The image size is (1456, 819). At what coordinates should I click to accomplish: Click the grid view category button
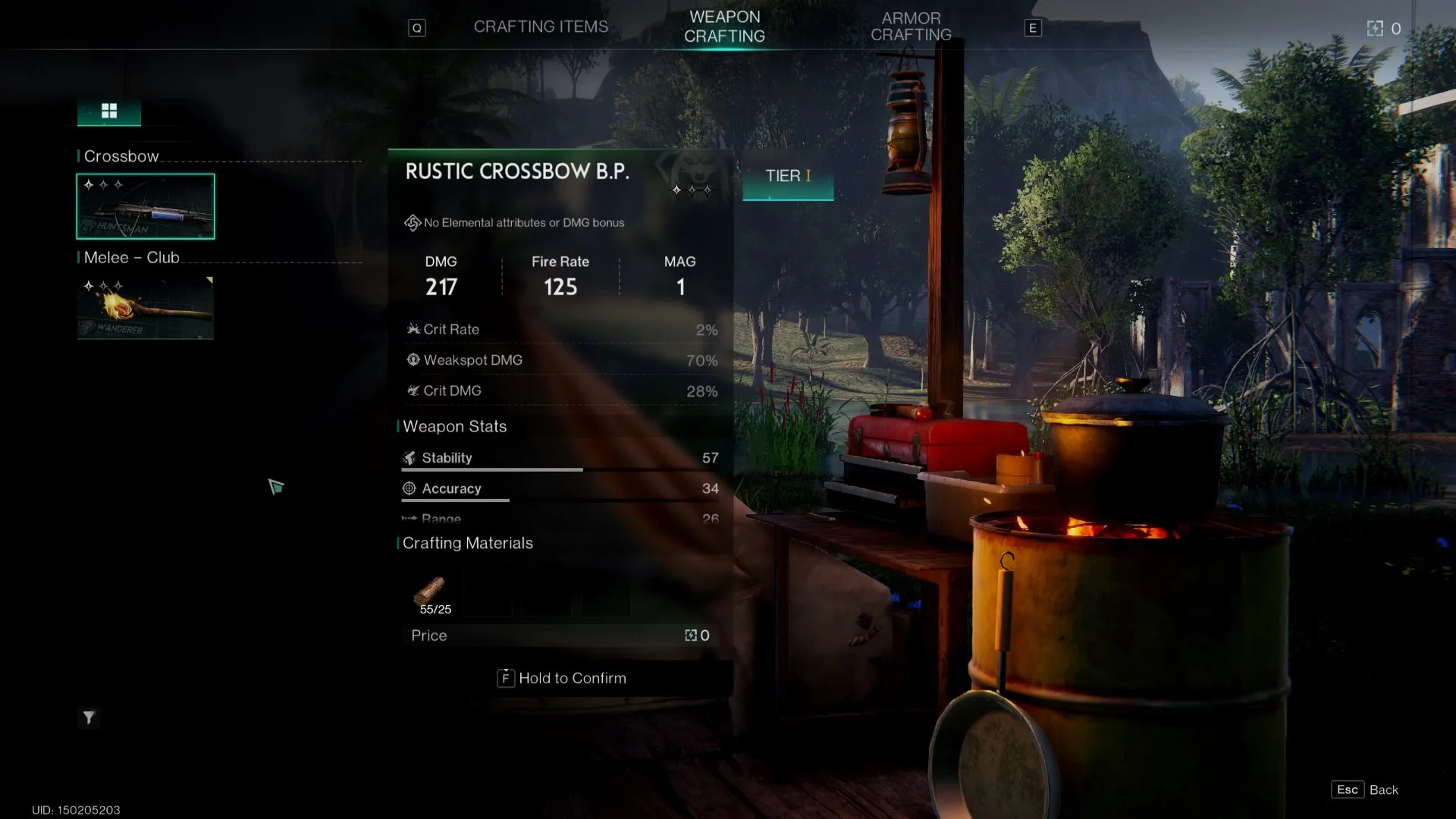click(x=109, y=111)
